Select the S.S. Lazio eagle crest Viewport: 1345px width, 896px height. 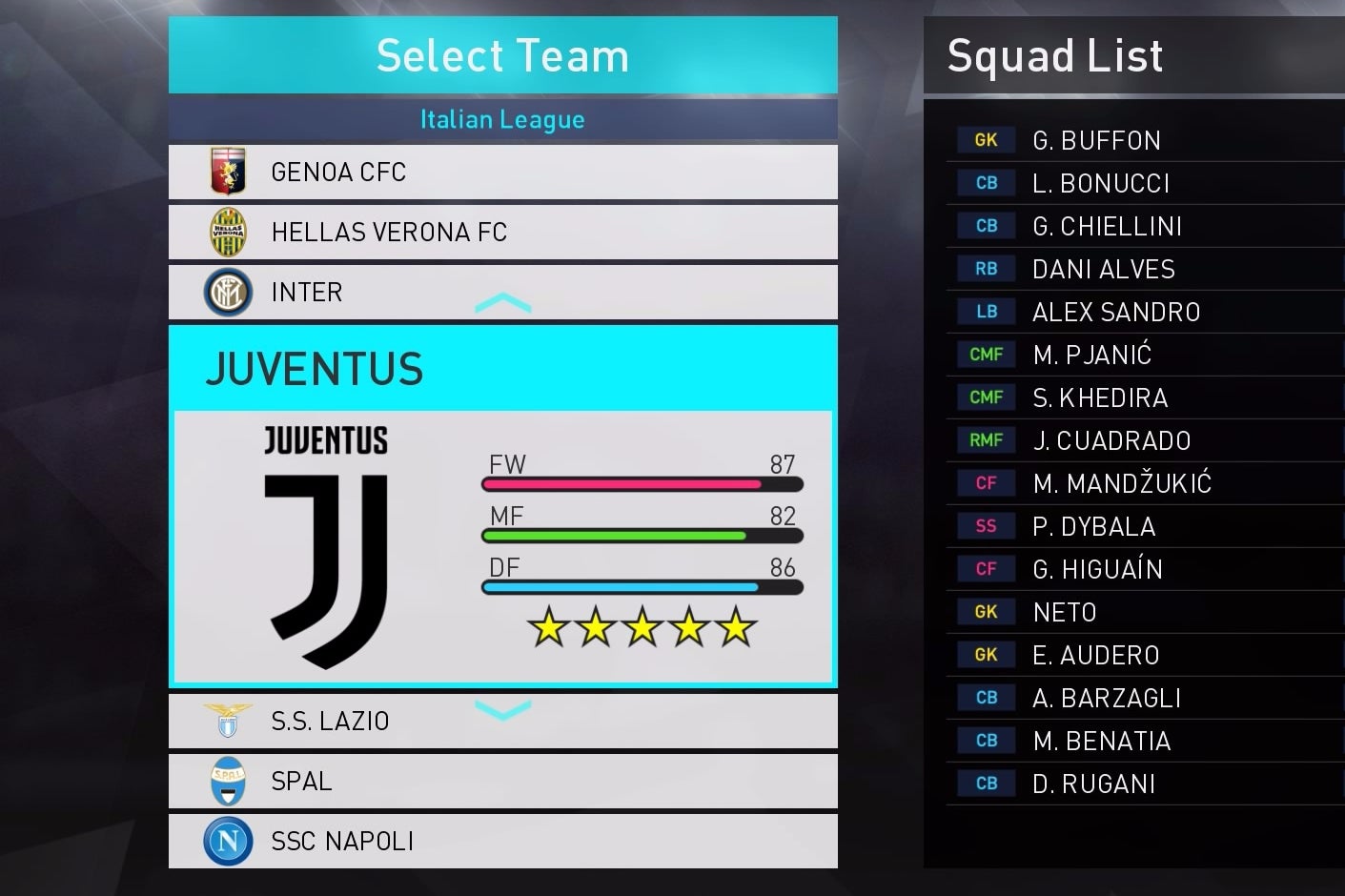point(228,721)
